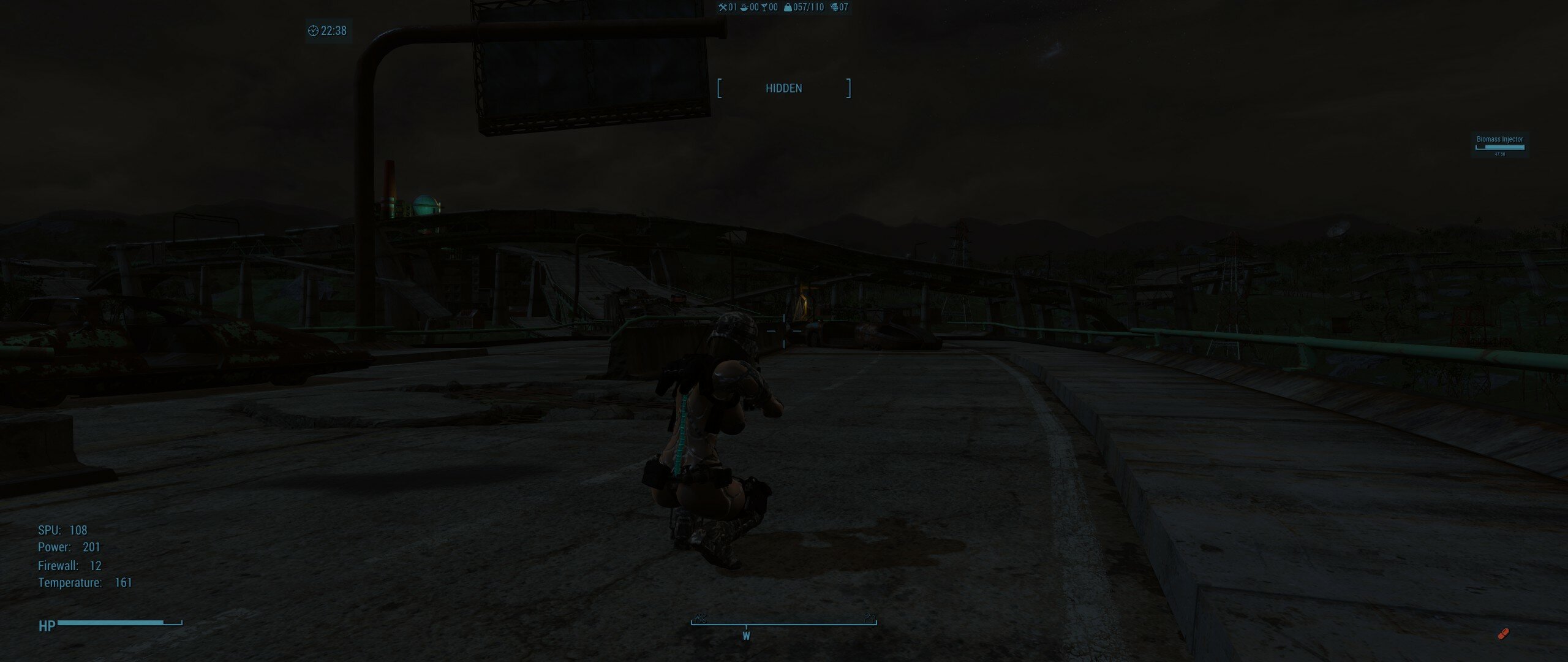The image size is (1568, 662).
Task: Click the carry-weight icon in the top bar
Action: coord(788,7)
